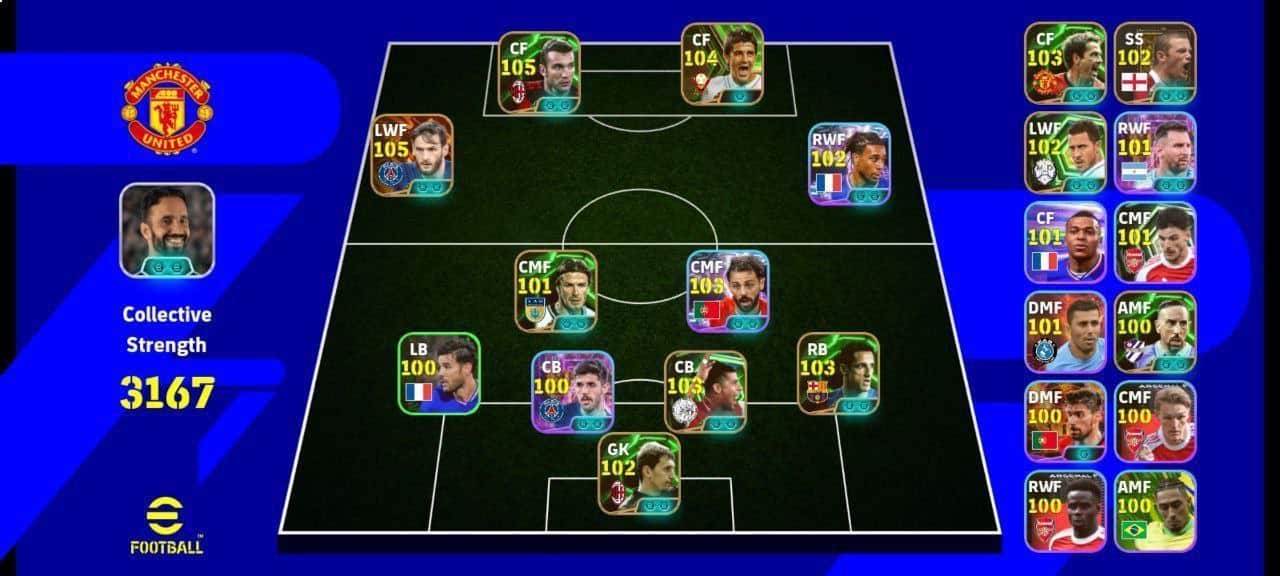
Task: Choose the DMF 101 substitute card
Action: (x=1065, y=332)
